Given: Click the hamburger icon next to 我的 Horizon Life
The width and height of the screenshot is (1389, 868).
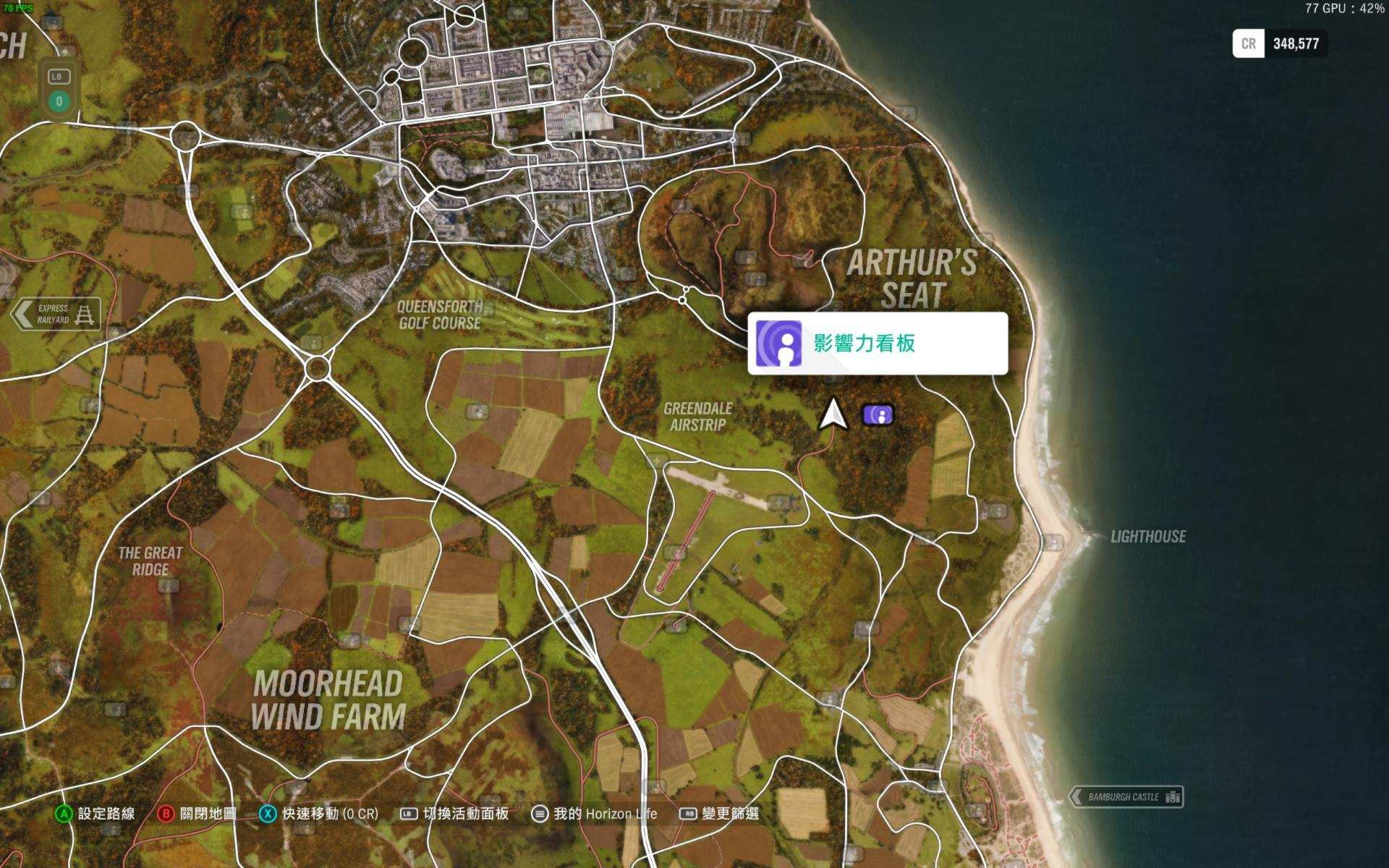Looking at the screenshot, I should [540, 813].
